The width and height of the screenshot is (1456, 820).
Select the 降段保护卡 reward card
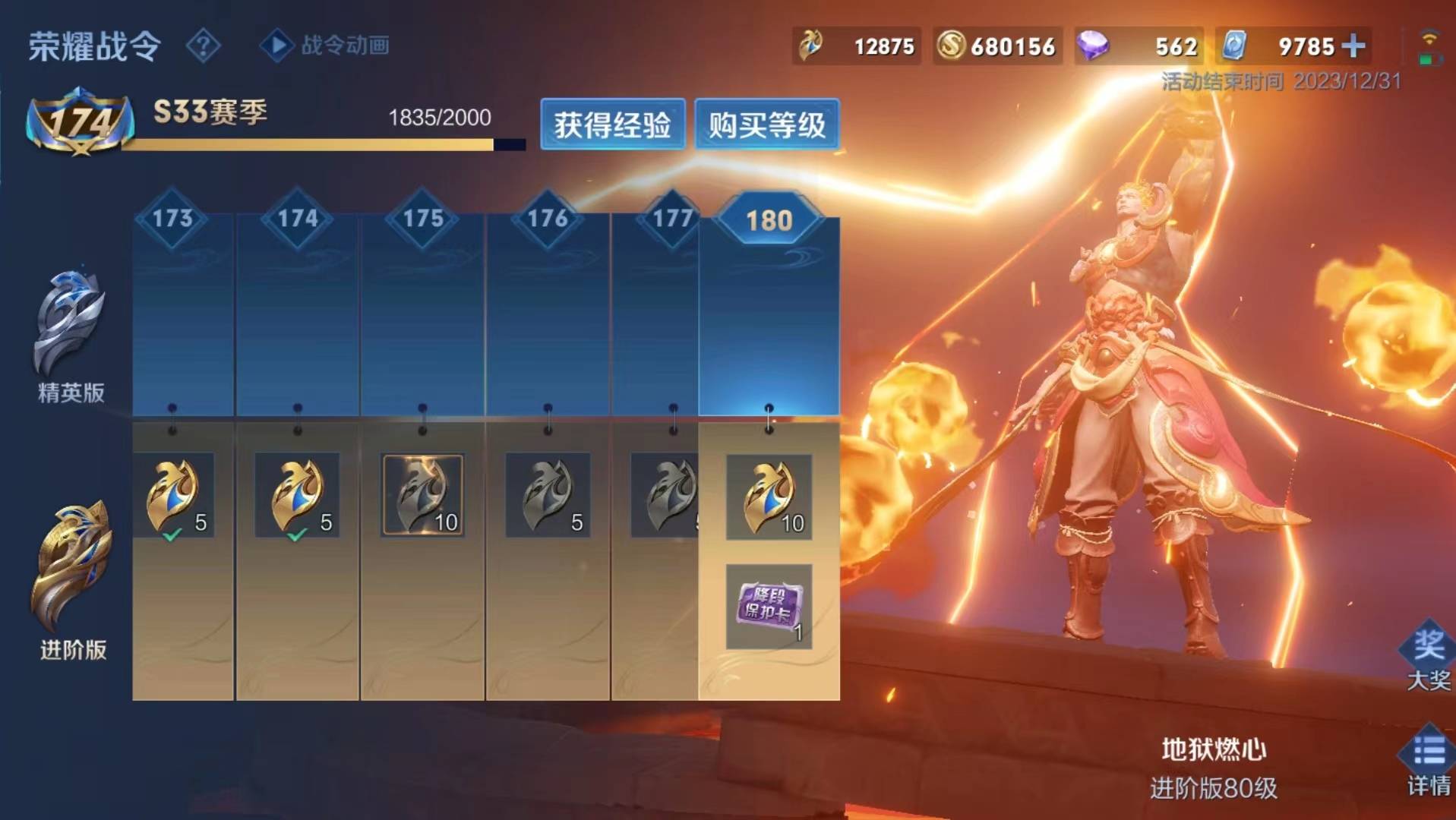769,607
